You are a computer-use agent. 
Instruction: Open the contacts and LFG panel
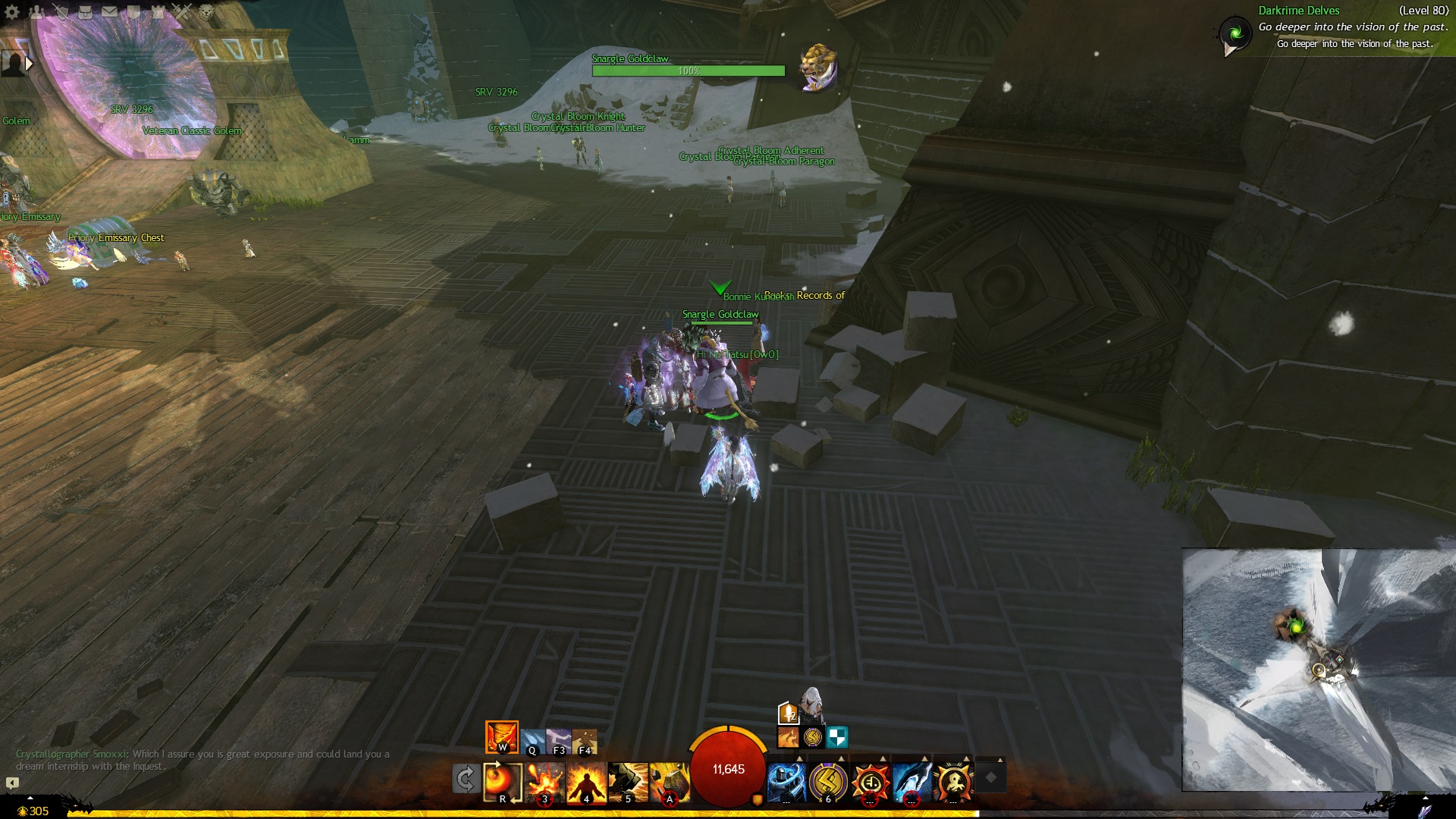36,11
